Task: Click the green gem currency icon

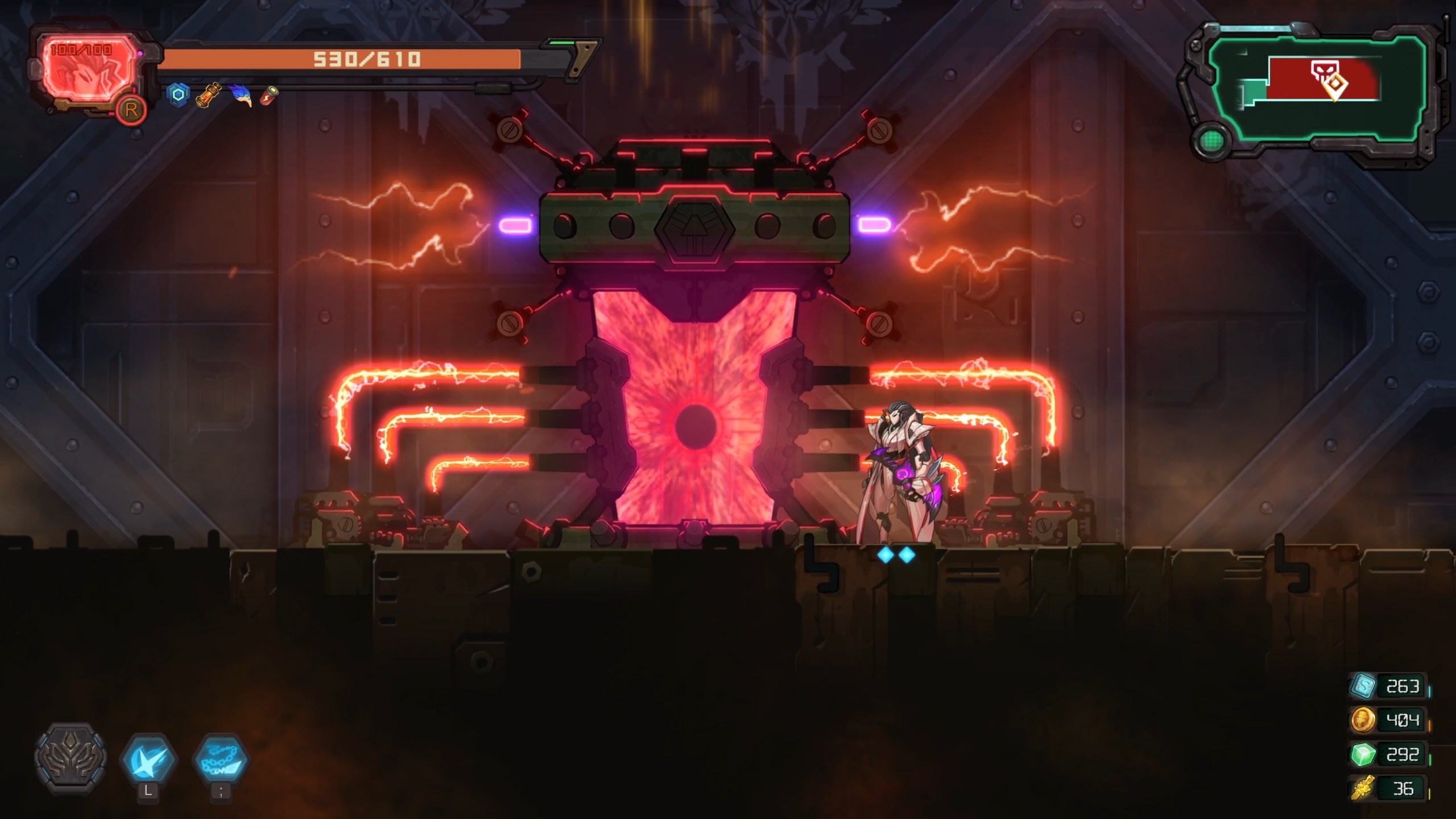Action: 1363,755
